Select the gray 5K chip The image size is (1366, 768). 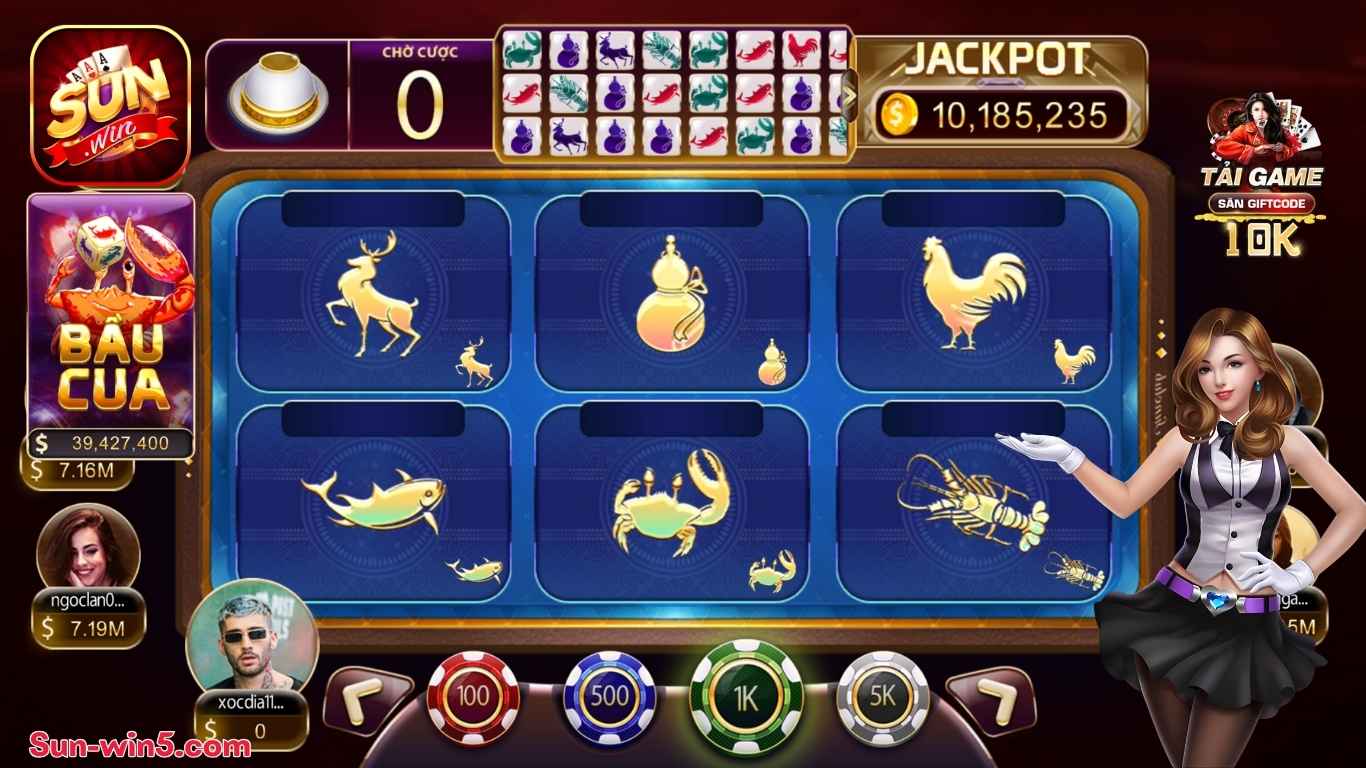coord(883,697)
